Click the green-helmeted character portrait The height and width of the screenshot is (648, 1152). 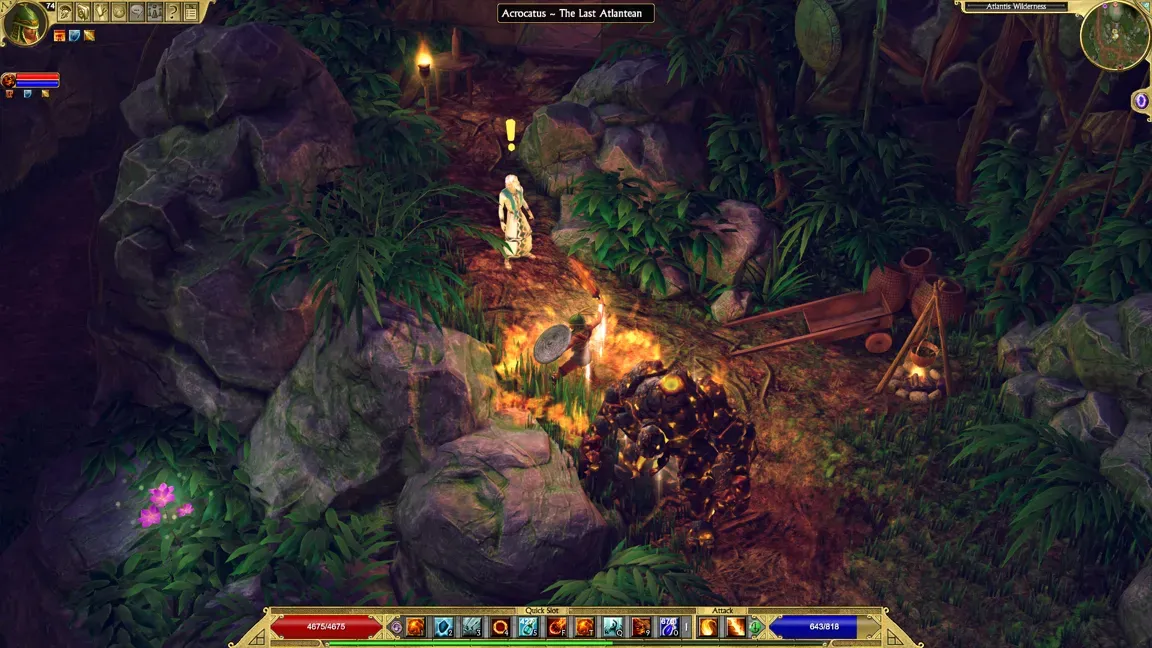tap(24, 23)
